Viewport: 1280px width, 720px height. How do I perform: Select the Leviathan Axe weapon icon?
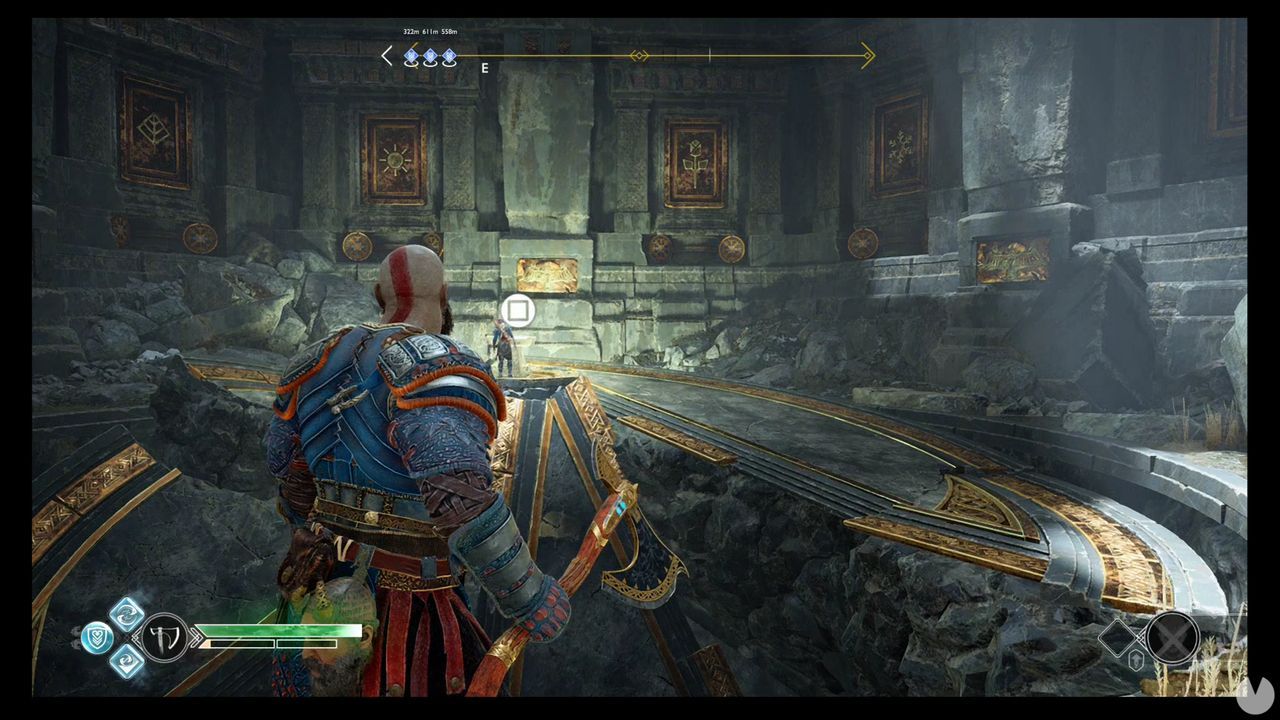coord(164,637)
